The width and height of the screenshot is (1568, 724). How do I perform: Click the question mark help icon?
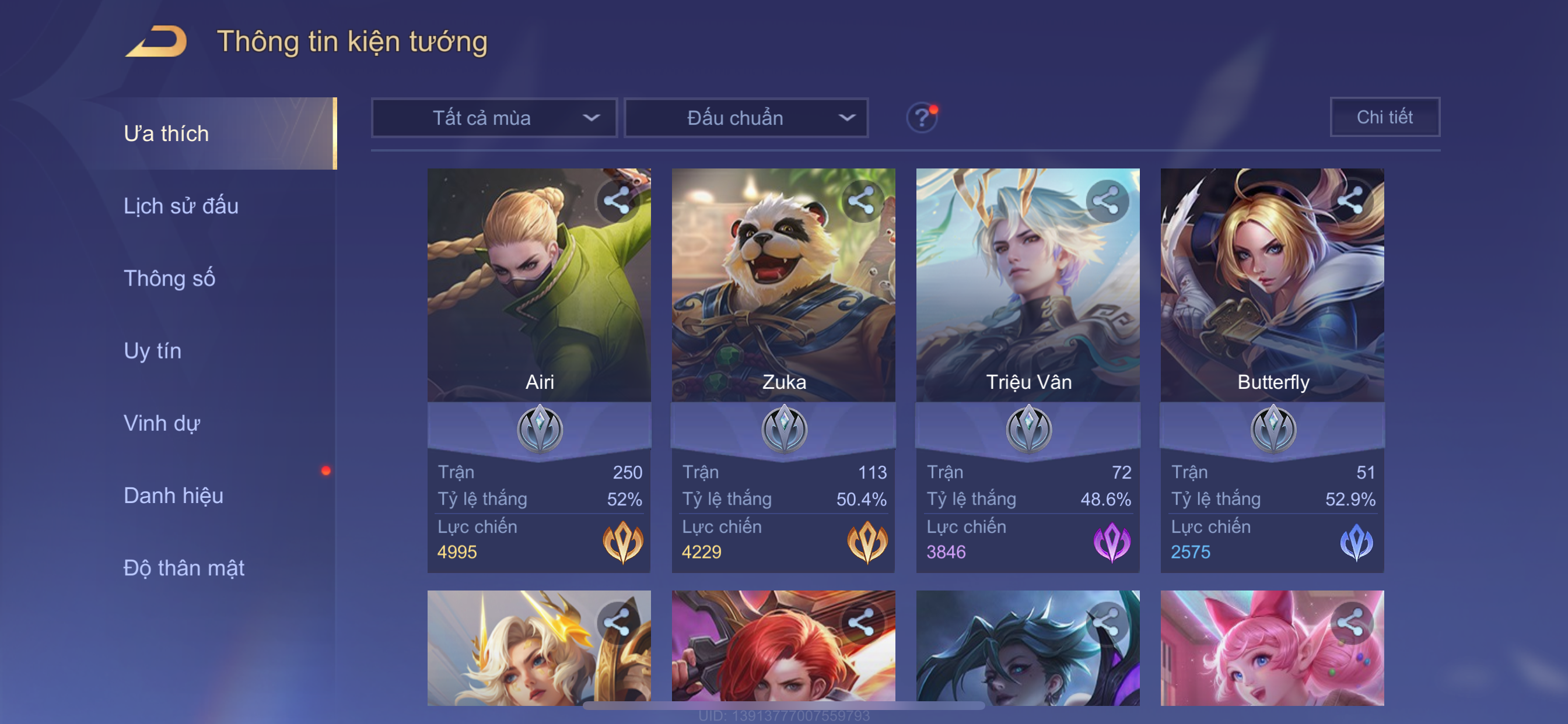pyautogui.click(x=922, y=117)
